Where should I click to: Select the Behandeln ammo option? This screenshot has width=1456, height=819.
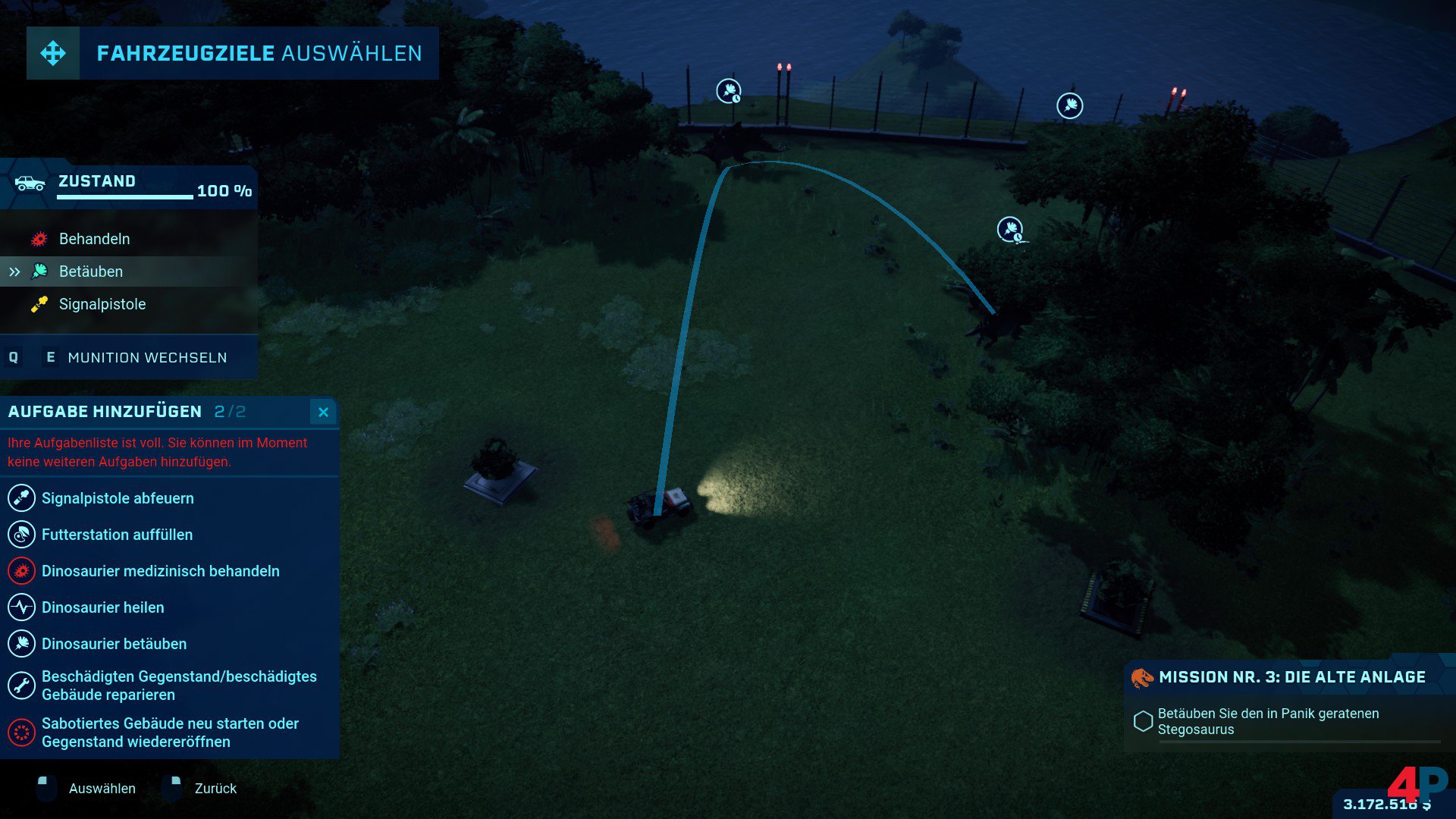coord(94,239)
